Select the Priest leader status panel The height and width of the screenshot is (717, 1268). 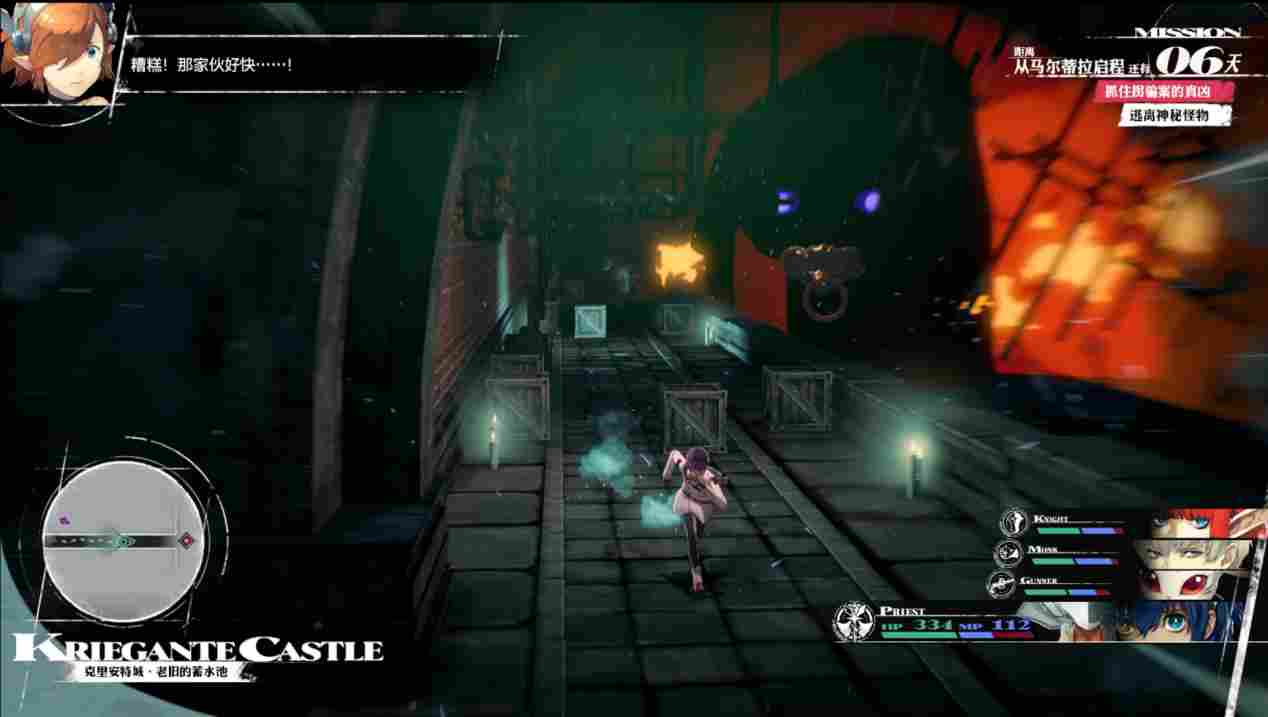coord(1040,622)
